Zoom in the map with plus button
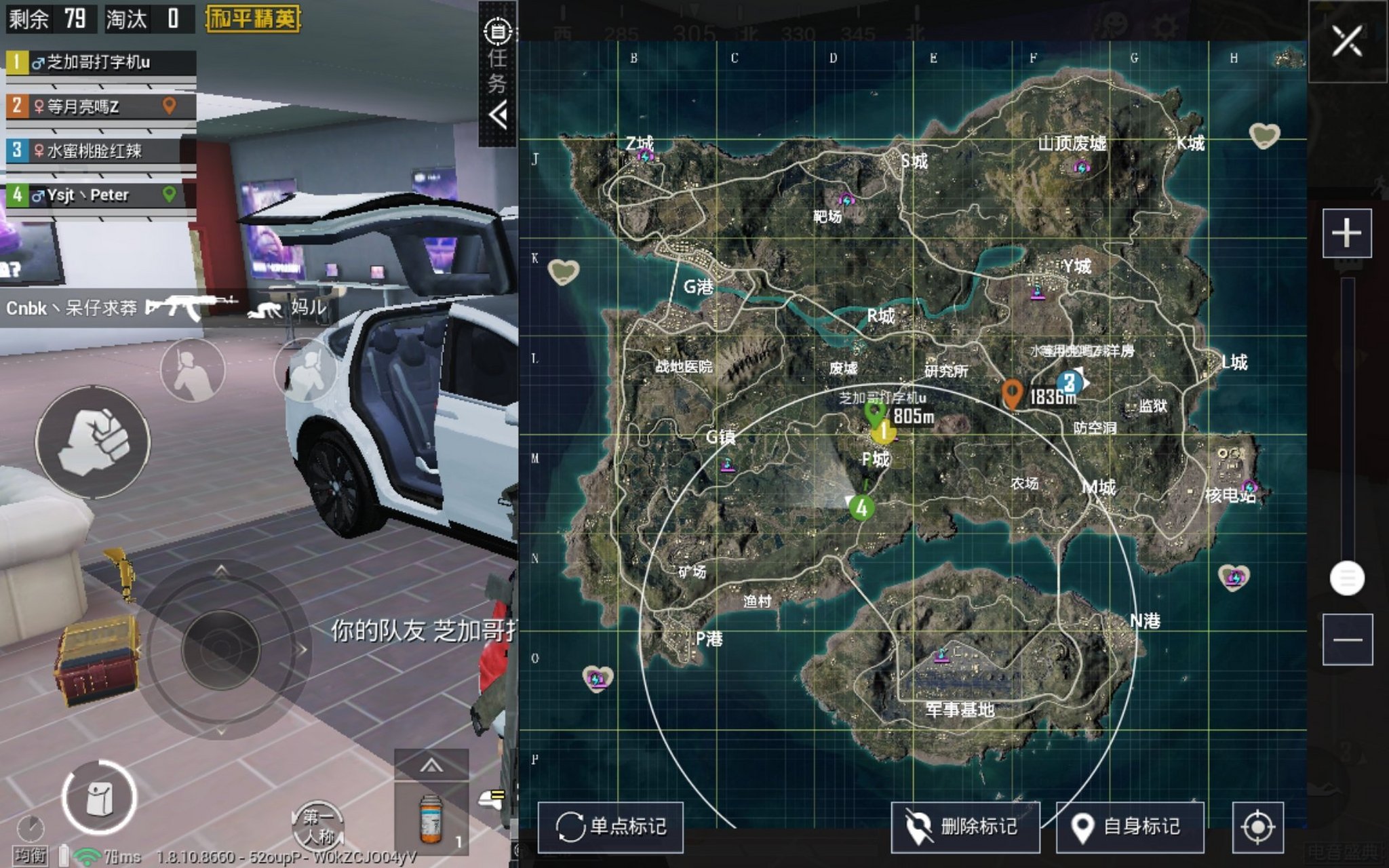 click(1346, 234)
